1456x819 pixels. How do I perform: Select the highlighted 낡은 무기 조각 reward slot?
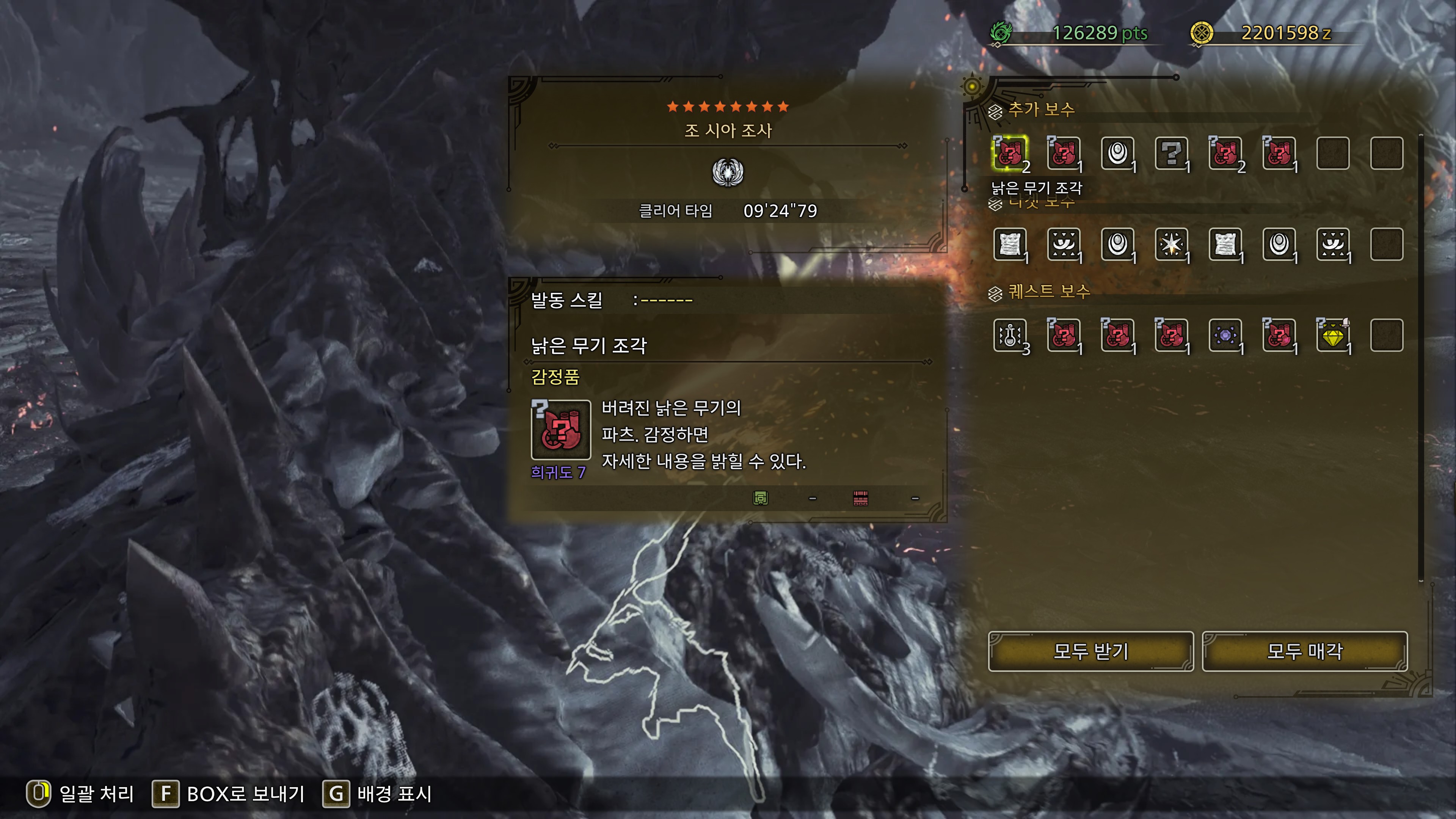(1010, 153)
